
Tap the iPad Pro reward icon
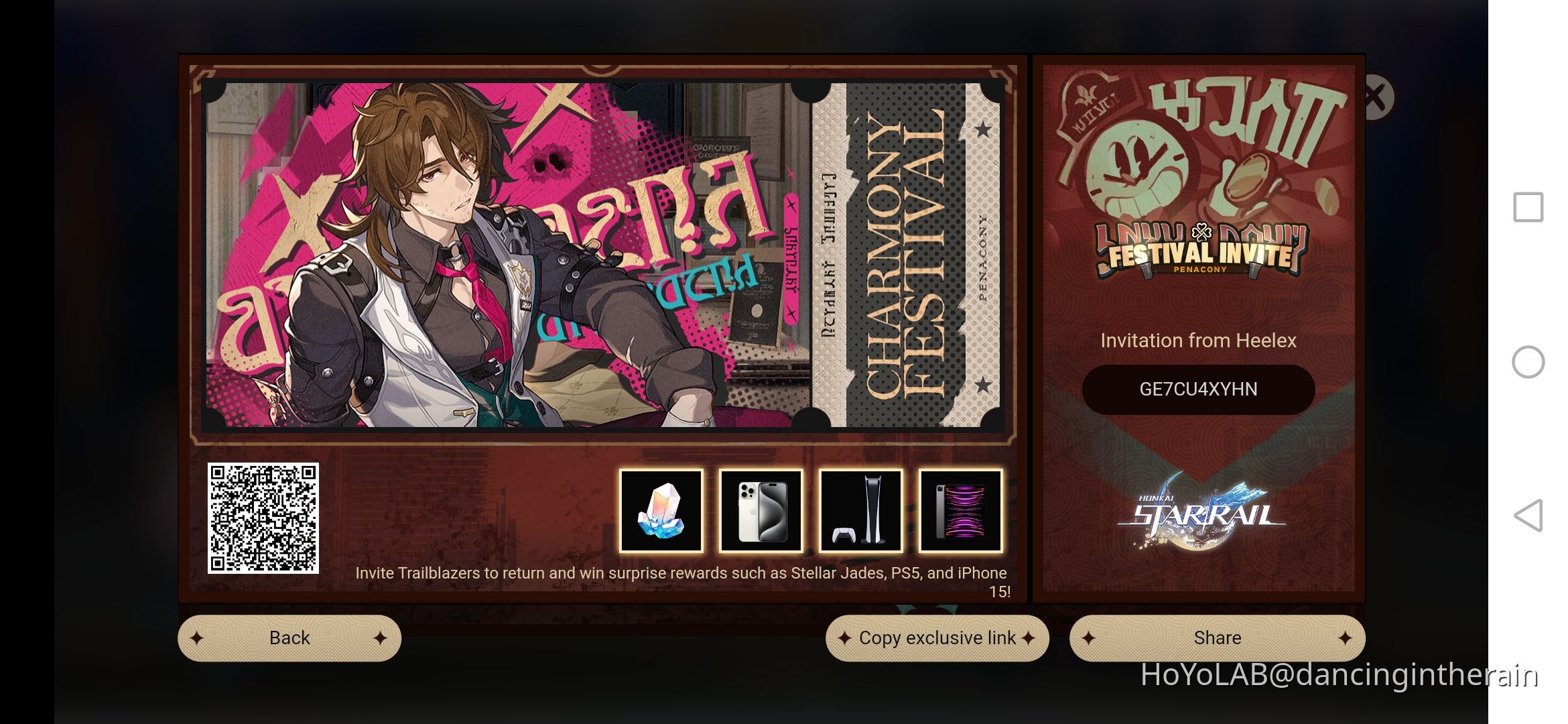point(960,511)
